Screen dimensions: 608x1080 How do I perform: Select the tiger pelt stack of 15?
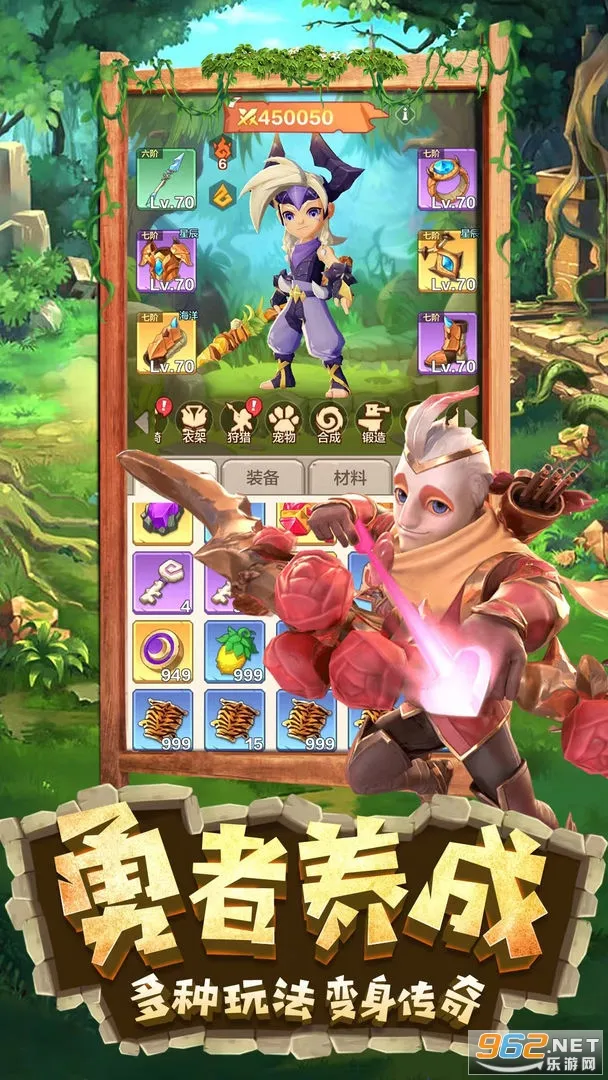pyautogui.click(x=234, y=719)
